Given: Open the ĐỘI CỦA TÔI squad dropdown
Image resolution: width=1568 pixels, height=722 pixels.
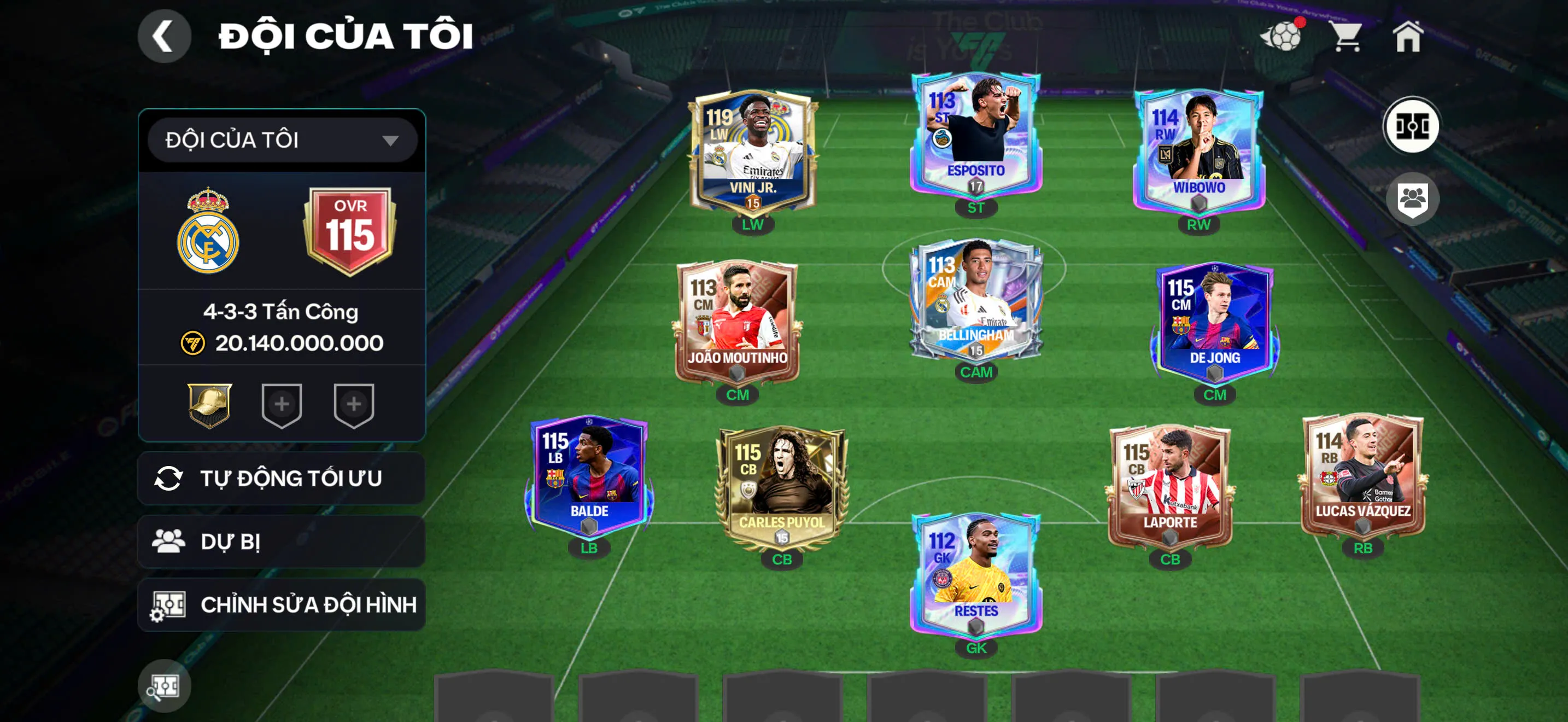Looking at the screenshot, I should tap(282, 140).
